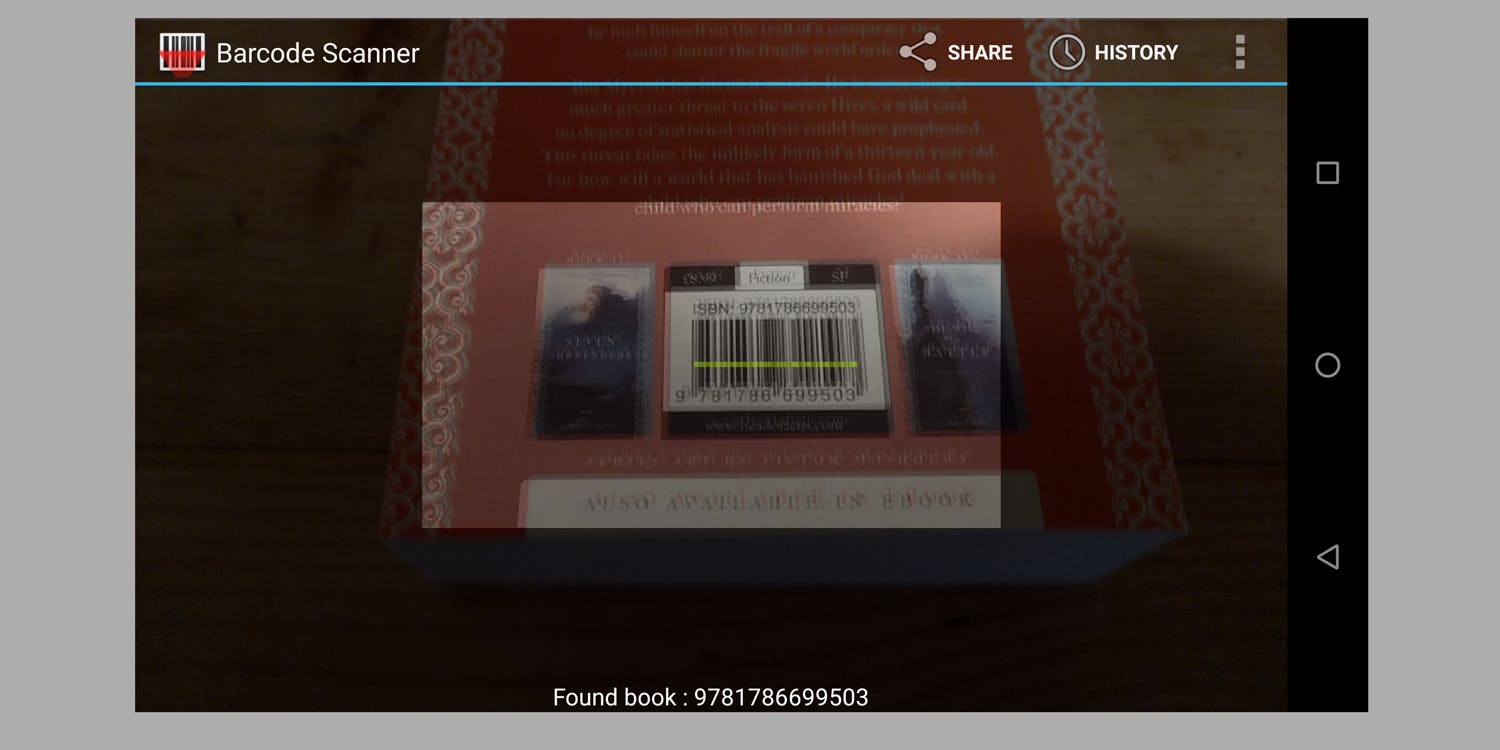Click the Fiction label on the price sticker
Image resolution: width=1500 pixels, height=750 pixels.
[767, 277]
